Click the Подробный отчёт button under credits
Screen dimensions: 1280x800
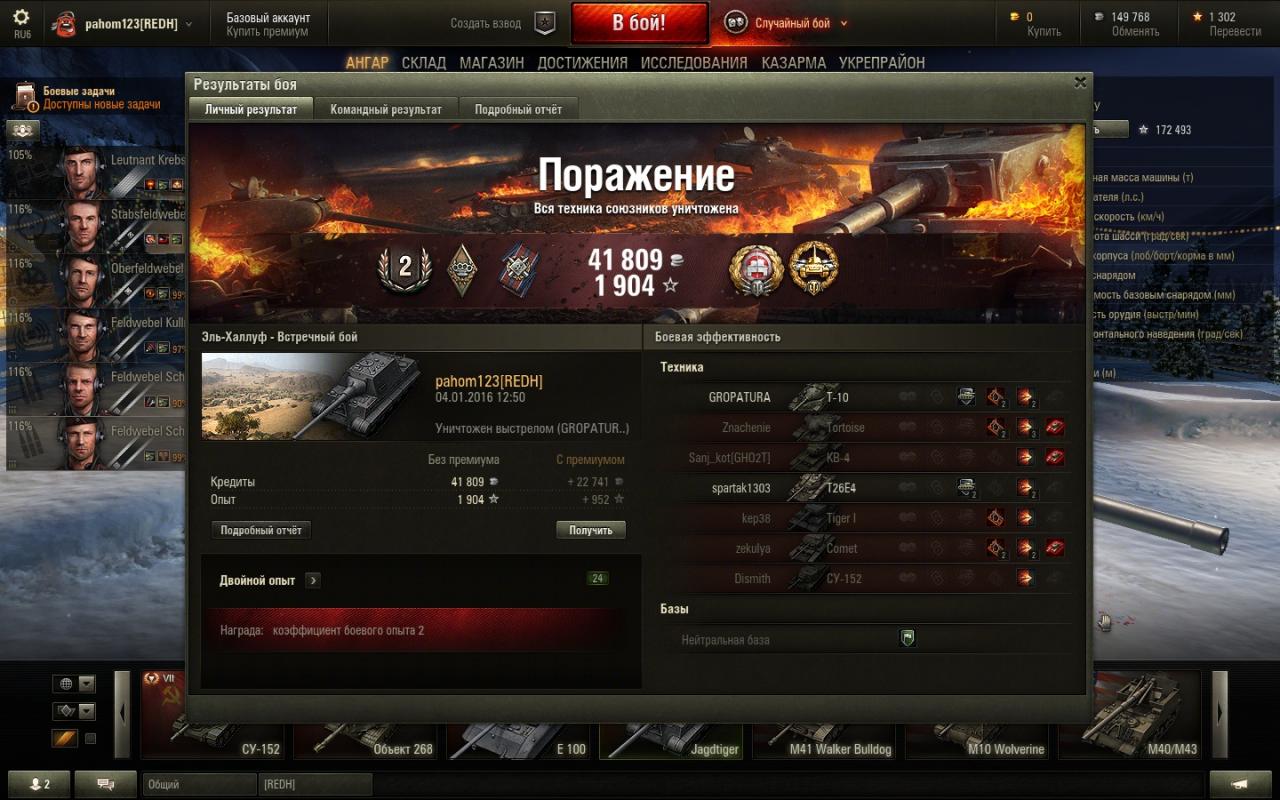[261, 530]
